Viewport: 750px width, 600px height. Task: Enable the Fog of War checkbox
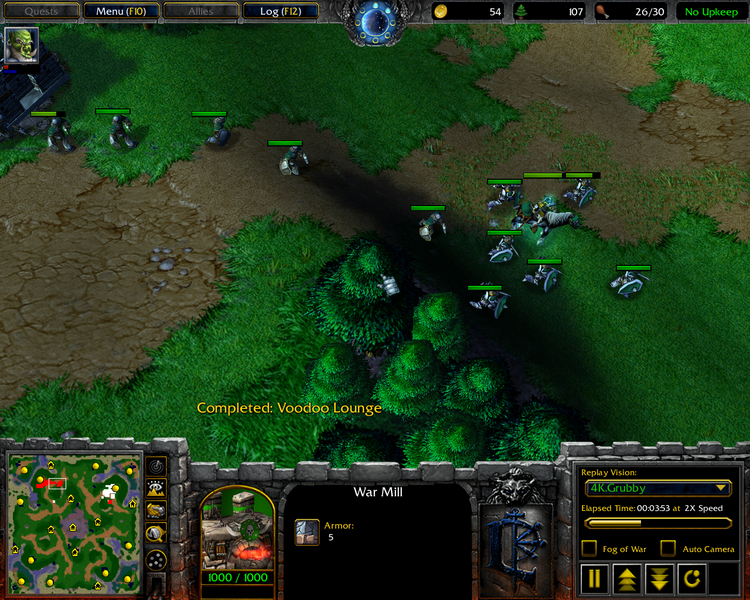590,548
